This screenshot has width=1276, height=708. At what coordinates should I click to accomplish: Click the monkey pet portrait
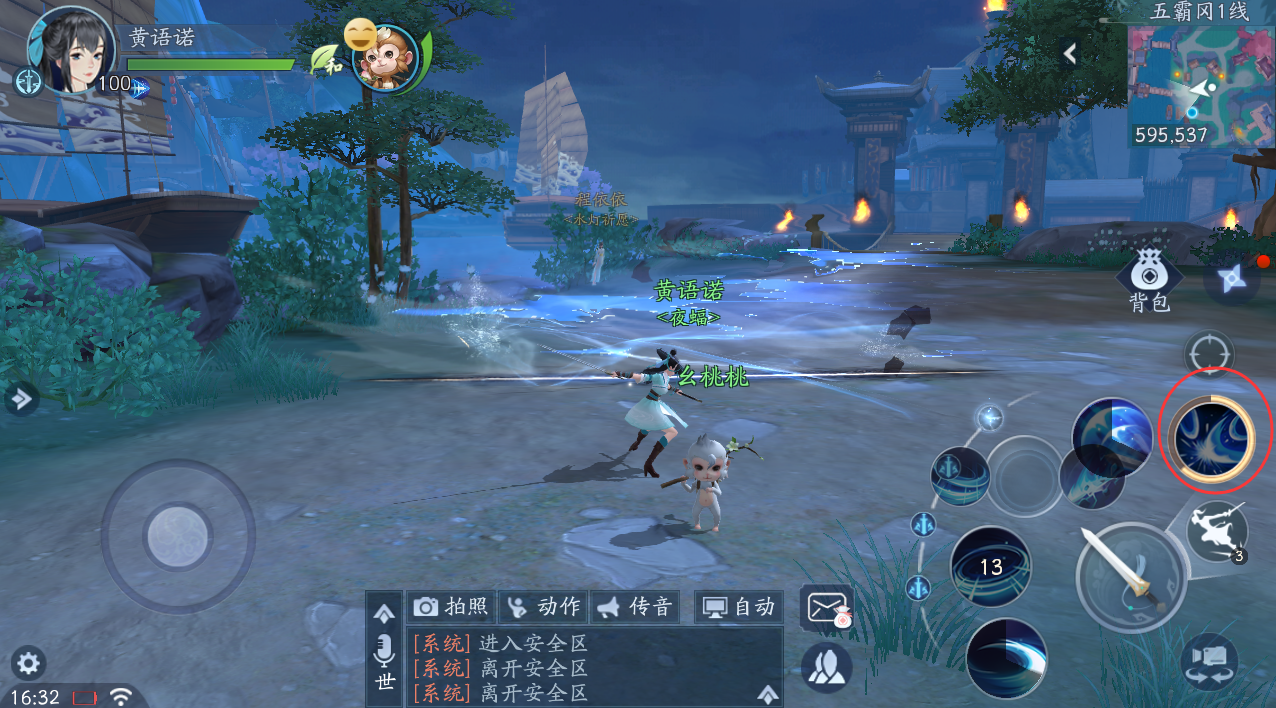(385, 58)
